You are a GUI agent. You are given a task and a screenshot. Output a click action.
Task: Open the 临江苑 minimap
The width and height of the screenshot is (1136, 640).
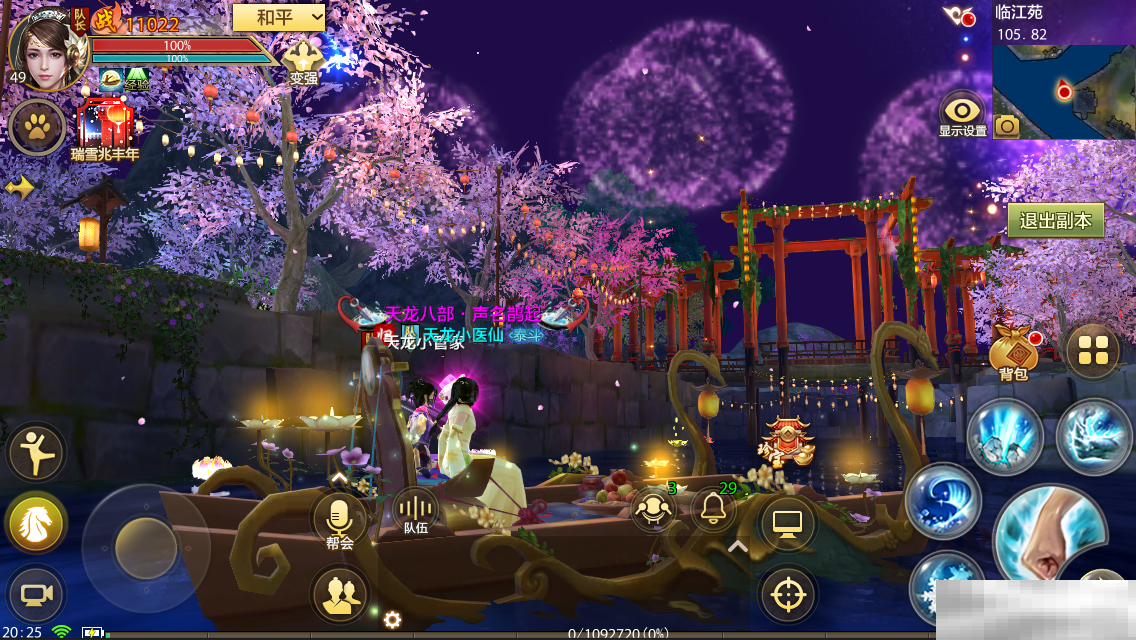pos(1064,91)
